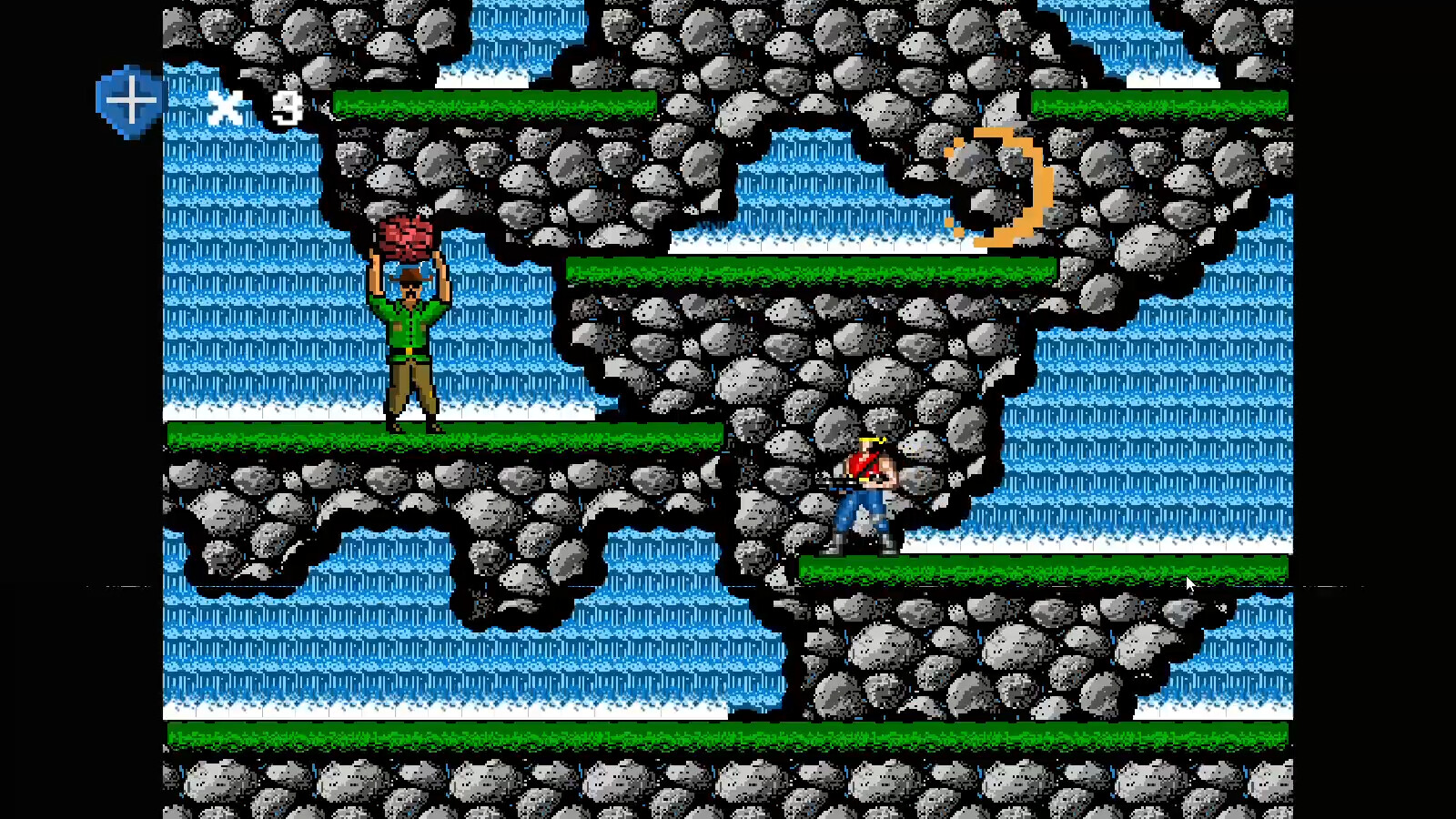Click the number 9 lives counter
Screen dimensions: 1456x819
[x=288, y=105]
